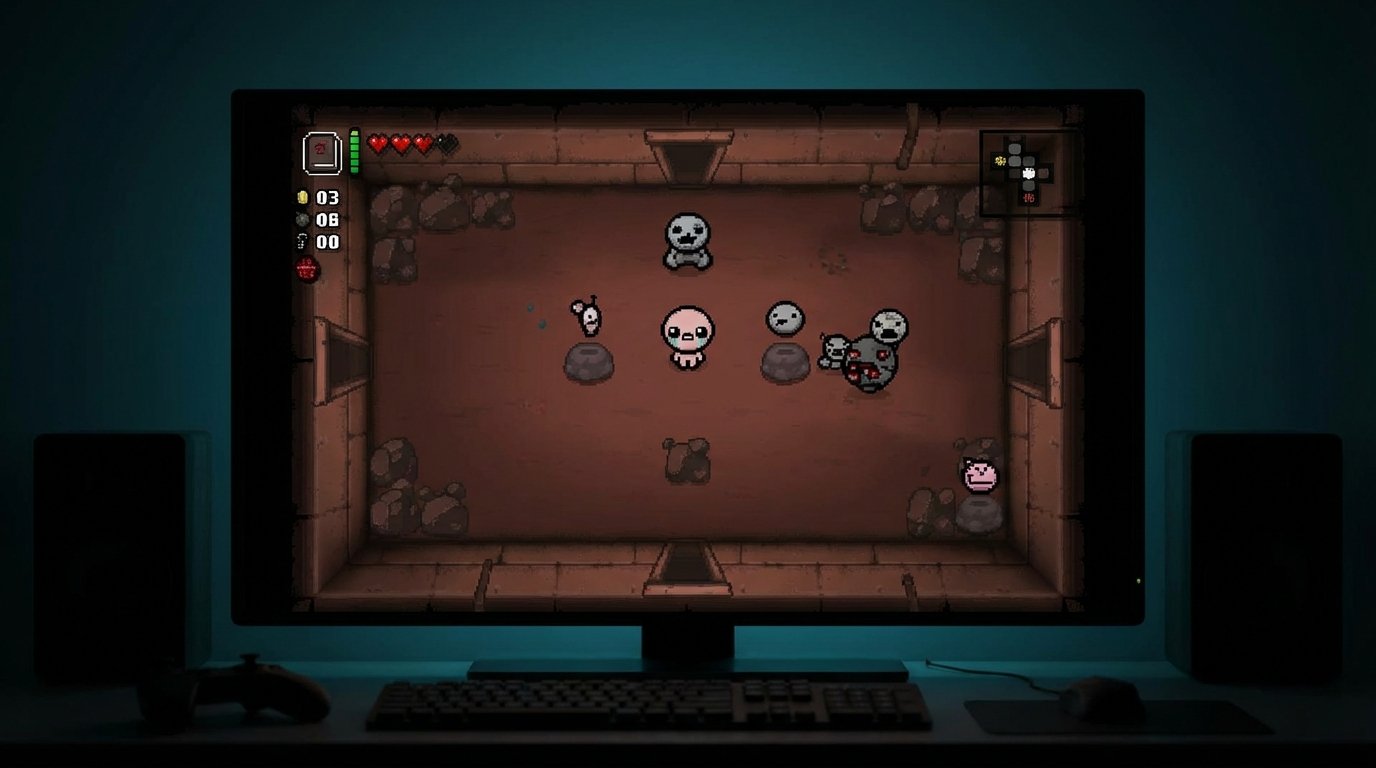Click the red boss icon on the minimap

coord(1028,197)
